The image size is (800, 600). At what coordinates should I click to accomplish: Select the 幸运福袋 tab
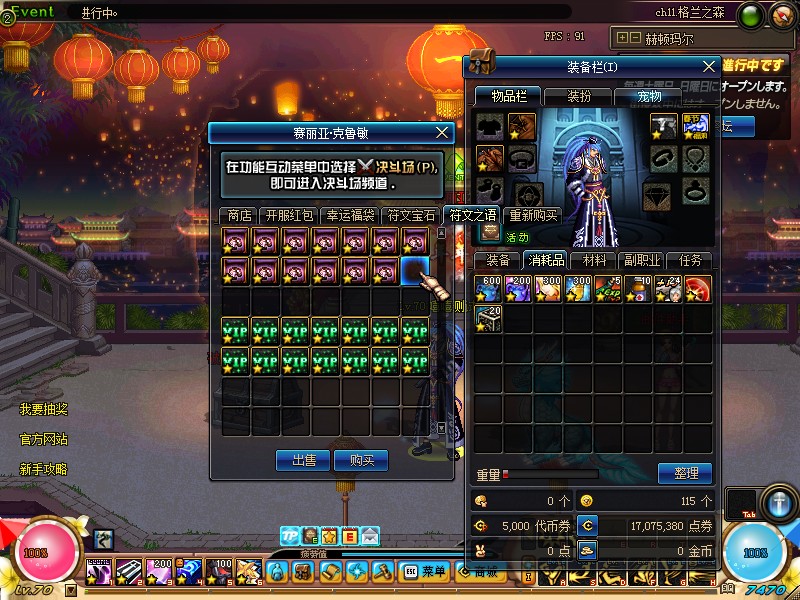tap(351, 215)
